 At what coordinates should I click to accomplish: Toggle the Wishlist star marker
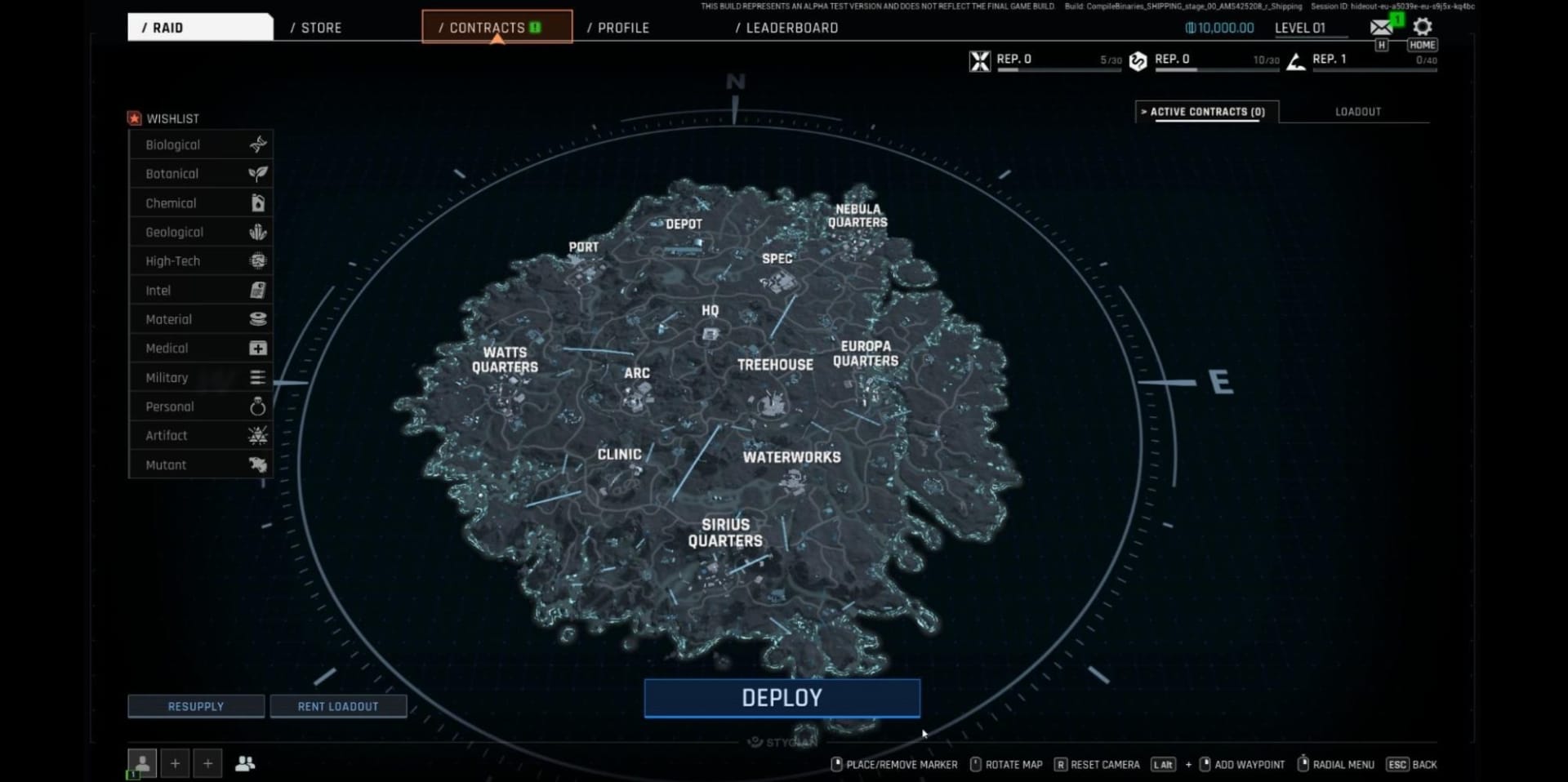pyautogui.click(x=135, y=118)
